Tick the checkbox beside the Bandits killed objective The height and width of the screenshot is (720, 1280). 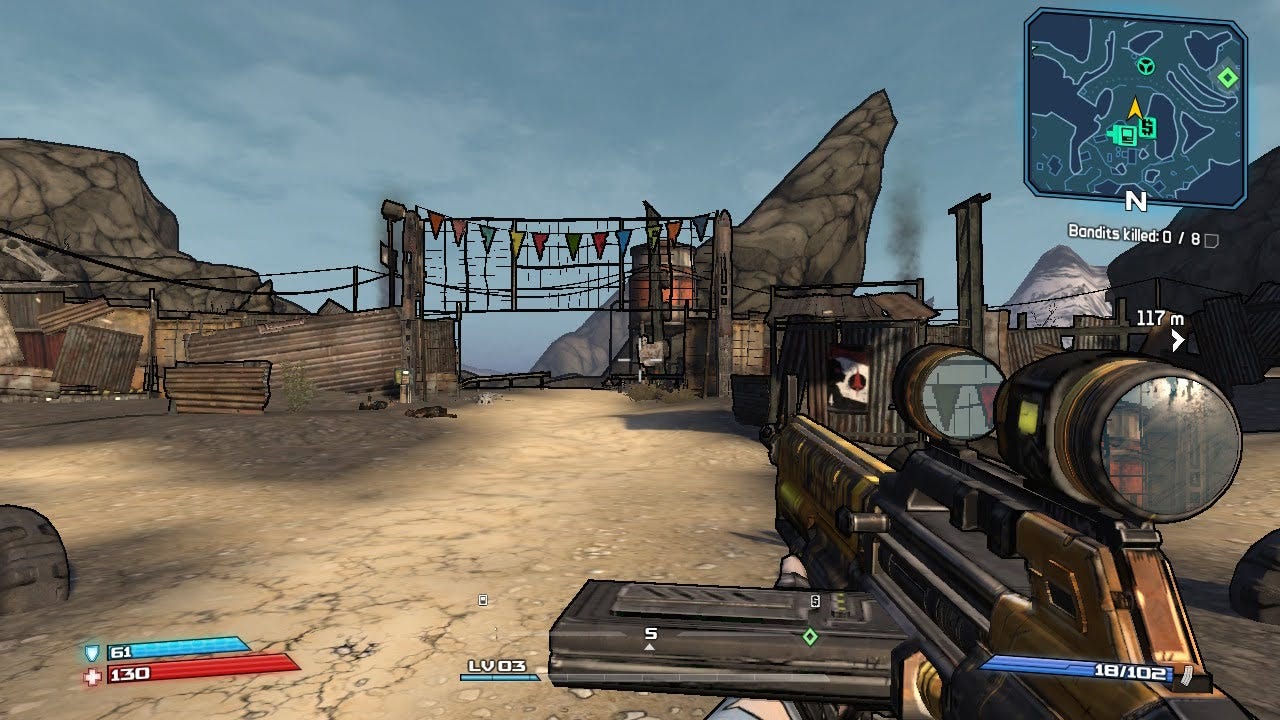1212,240
